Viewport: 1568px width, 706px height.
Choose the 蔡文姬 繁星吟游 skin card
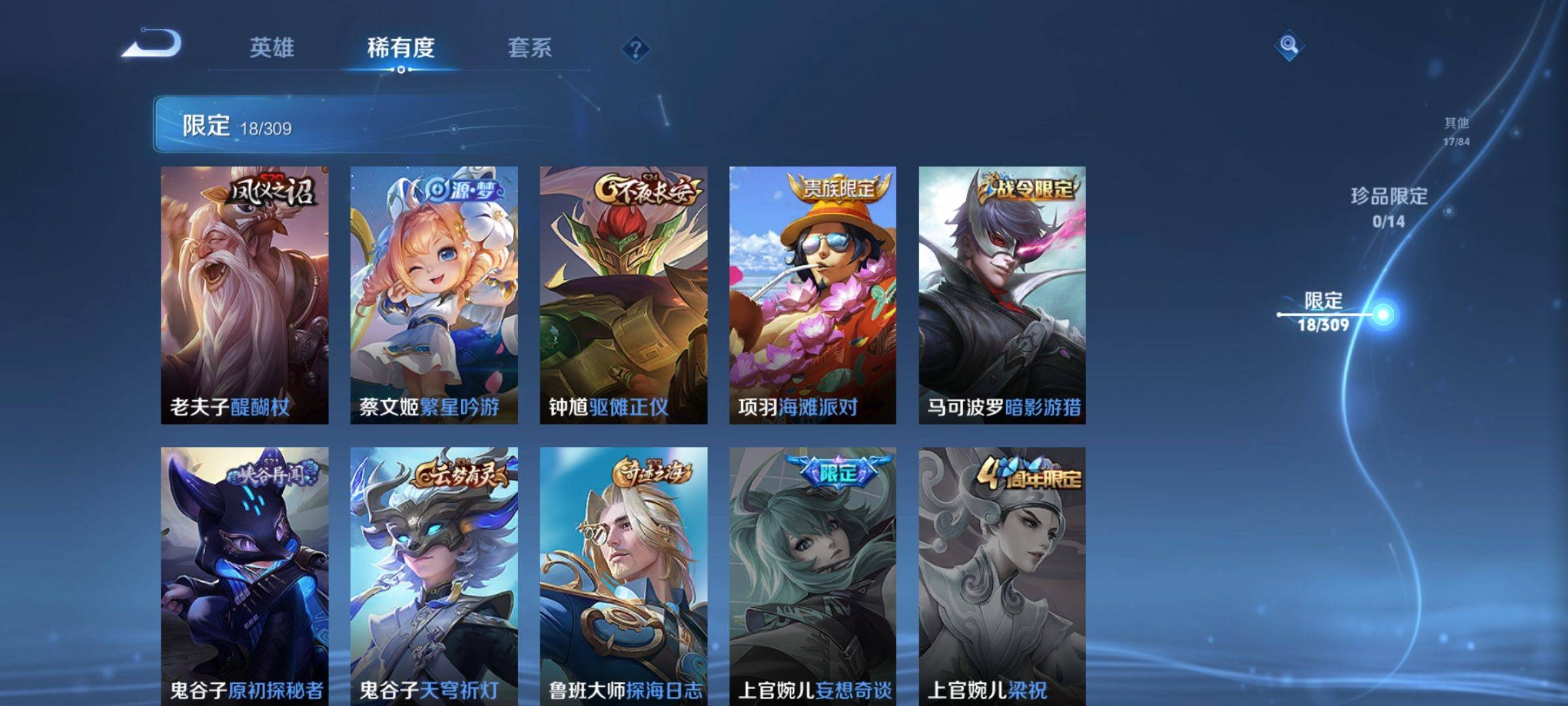coord(434,295)
